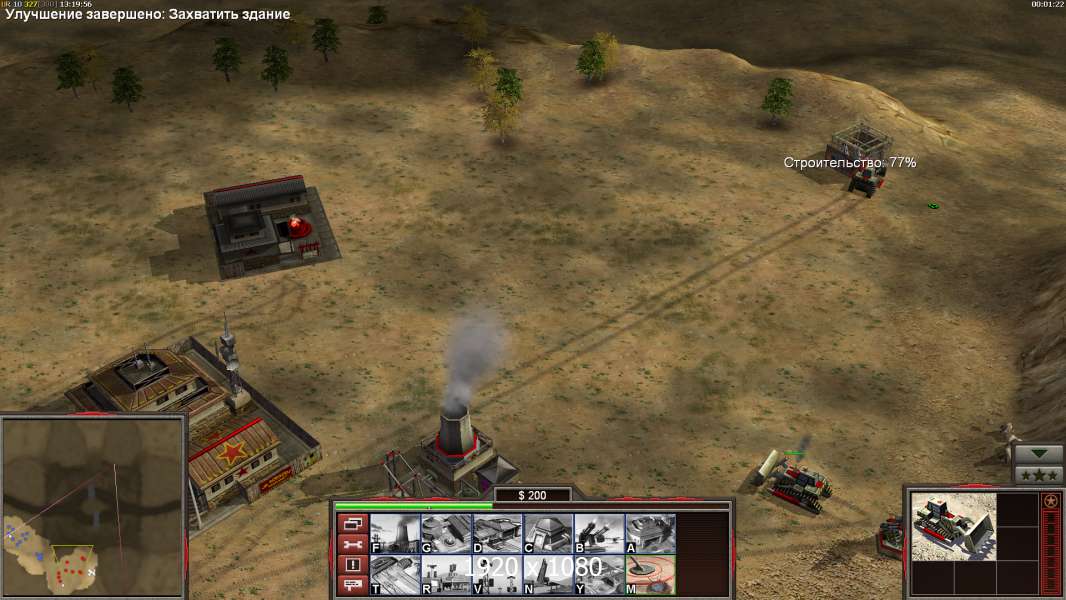Choose the tall tower icon labeled N

(x=548, y=575)
